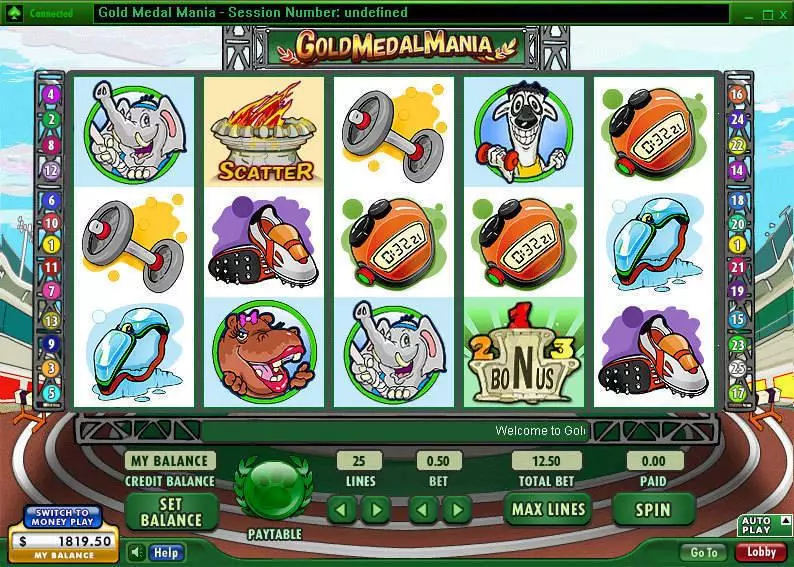This screenshot has height=567, width=794.
Task: Toggle the sound speaker icon
Action: coord(135,552)
